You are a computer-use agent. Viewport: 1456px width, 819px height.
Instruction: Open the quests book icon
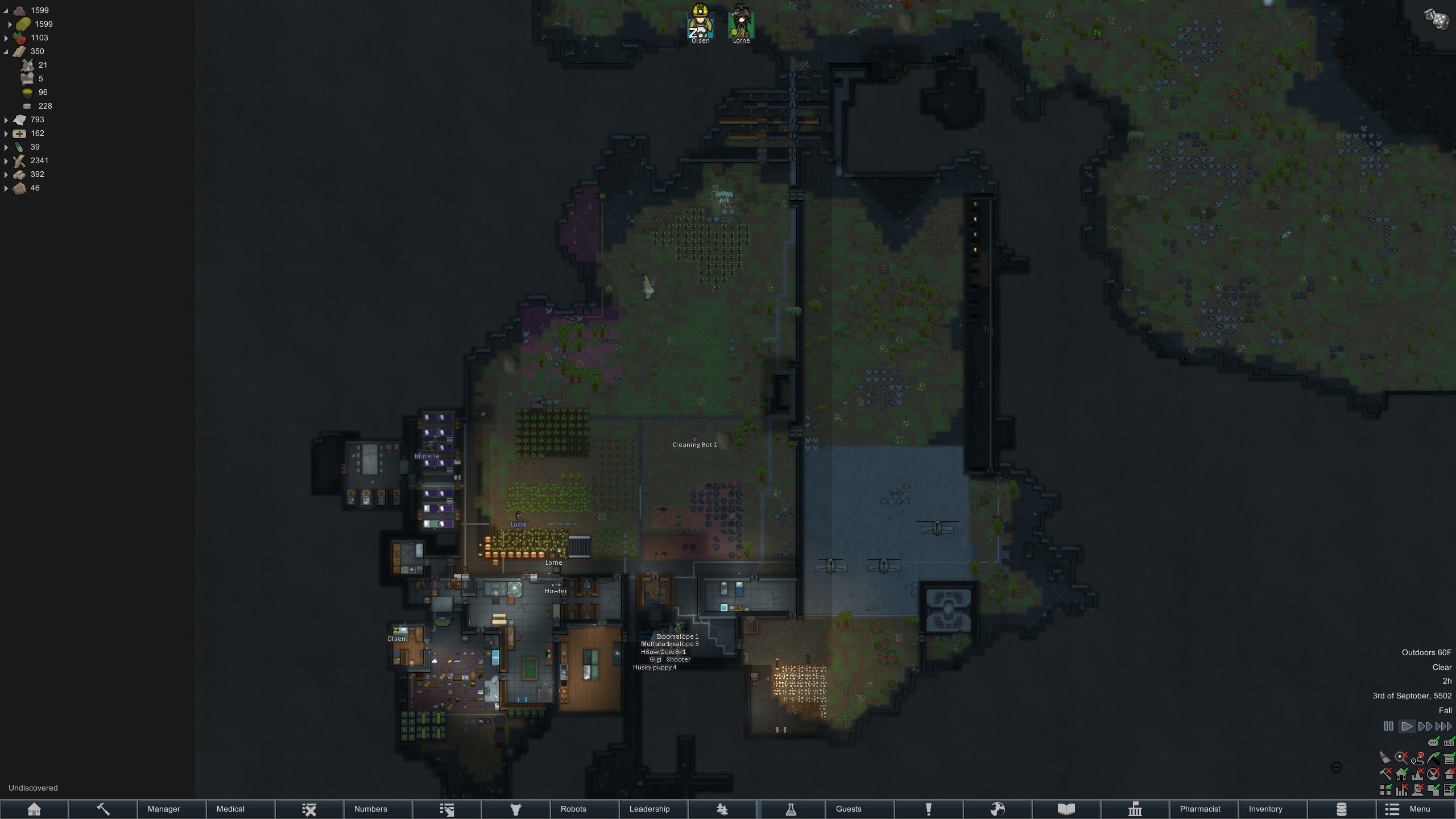point(1066,809)
